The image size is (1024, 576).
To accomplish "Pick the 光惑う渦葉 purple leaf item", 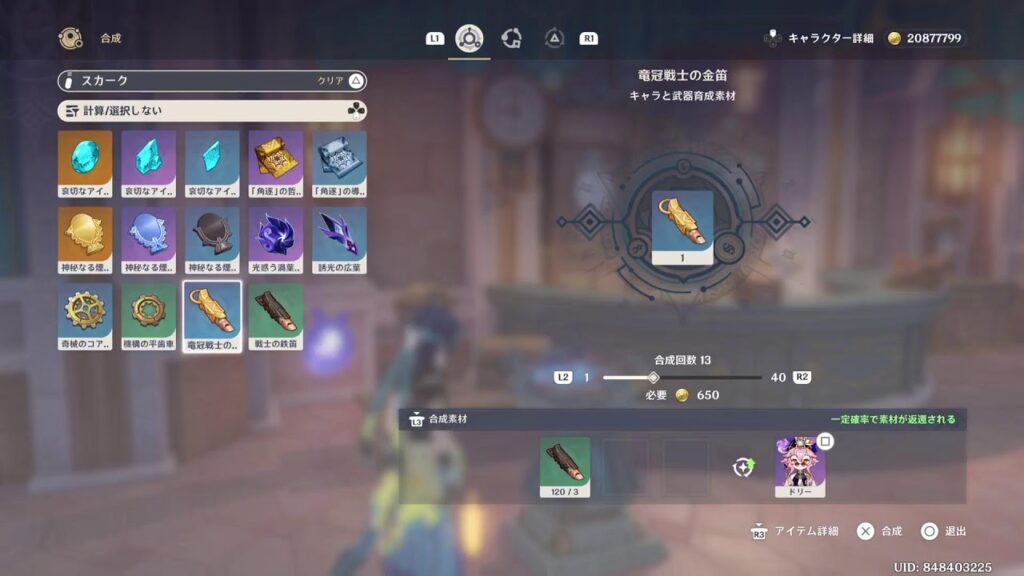I will click(x=275, y=236).
